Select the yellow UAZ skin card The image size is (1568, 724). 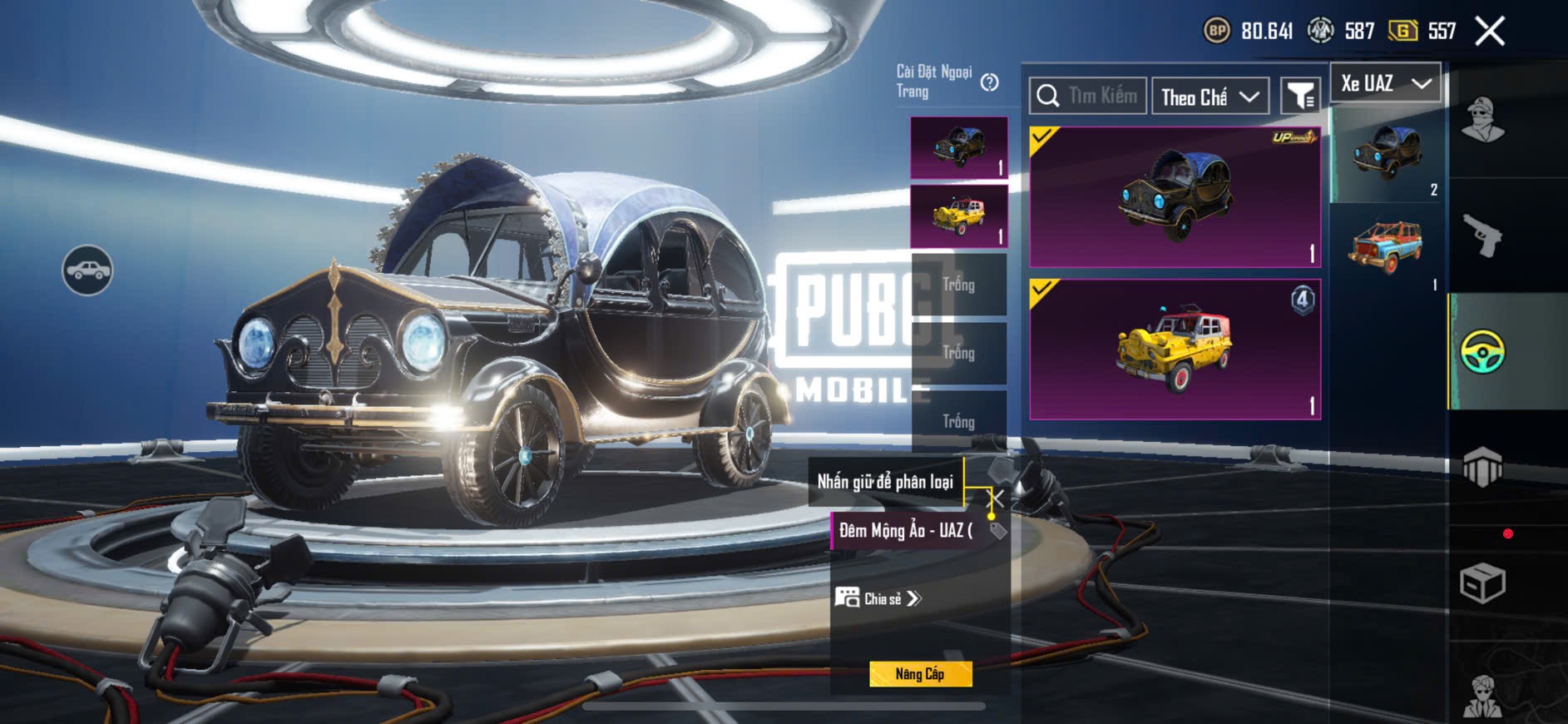point(1175,350)
